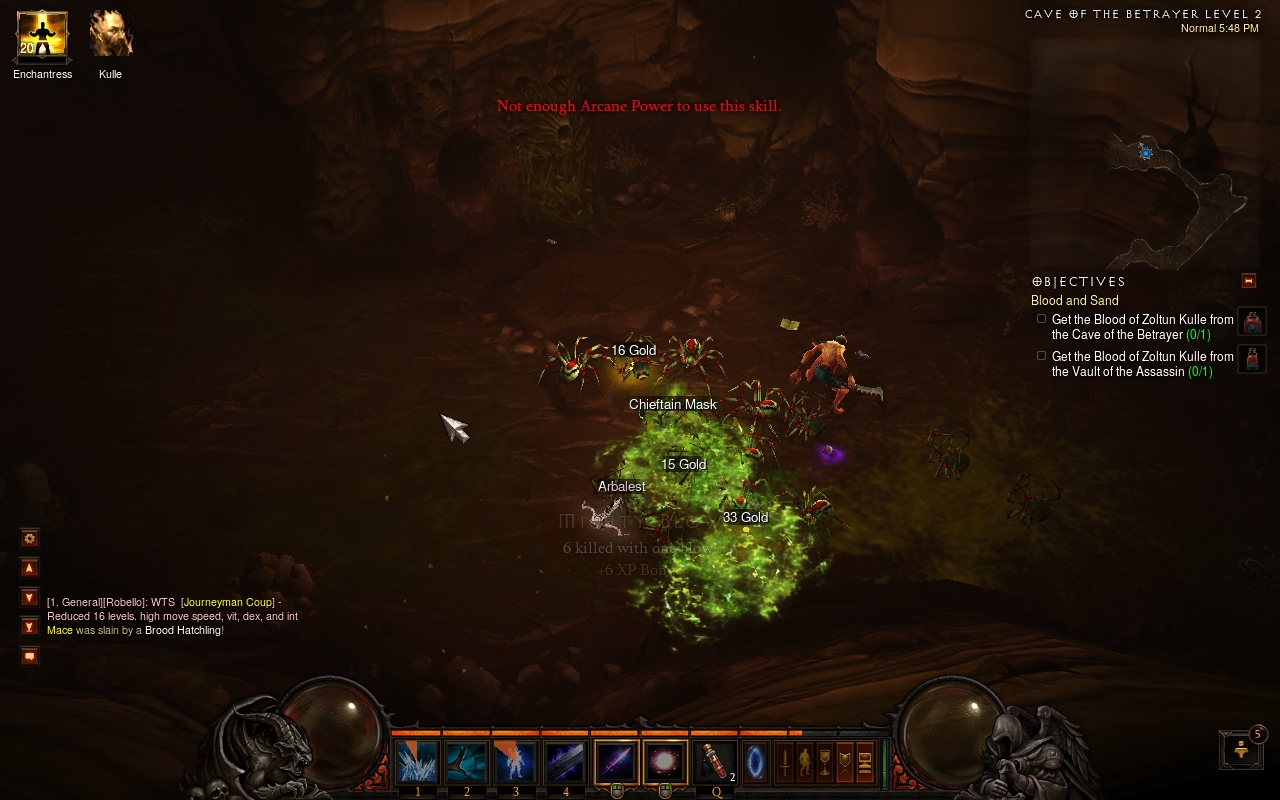Open the sword skills menu button

tap(786, 762)
